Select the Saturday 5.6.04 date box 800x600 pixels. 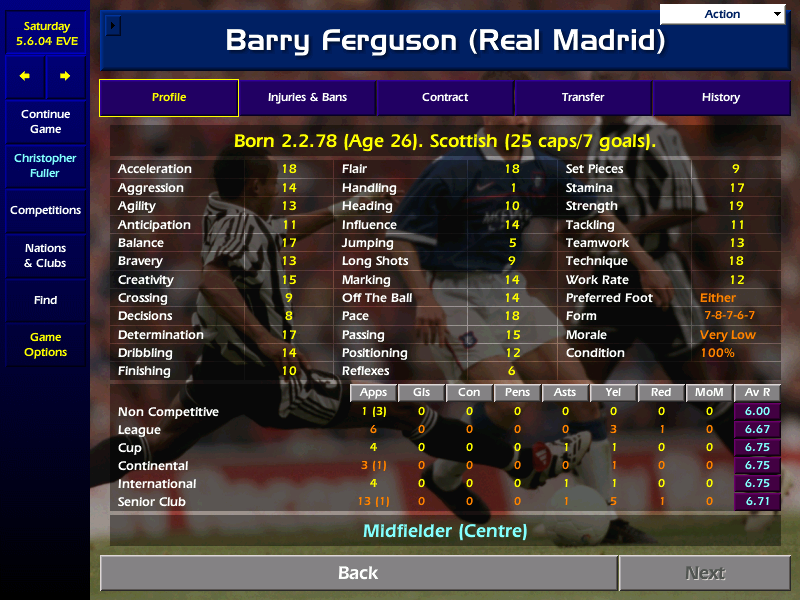45,34
